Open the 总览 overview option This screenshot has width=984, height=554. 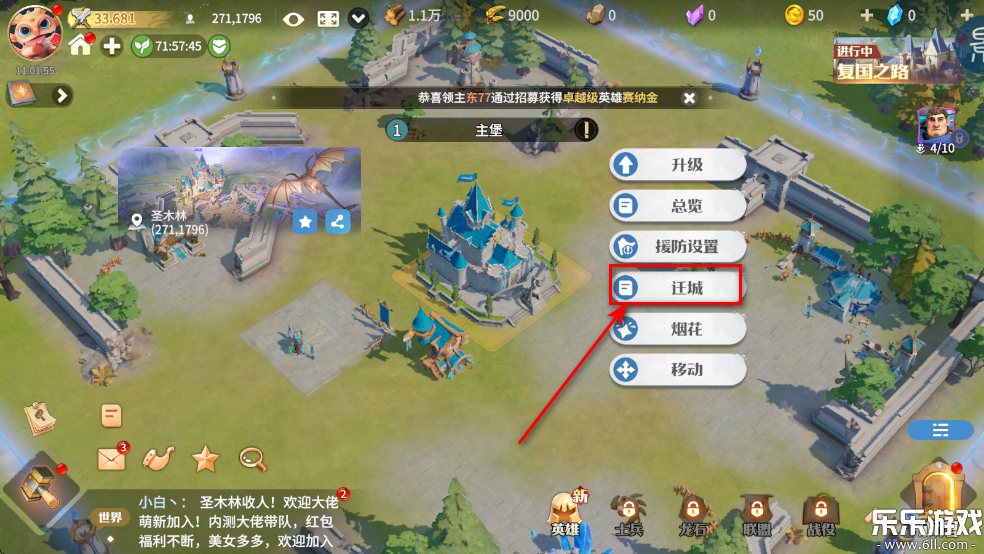[x=678, y=206]
